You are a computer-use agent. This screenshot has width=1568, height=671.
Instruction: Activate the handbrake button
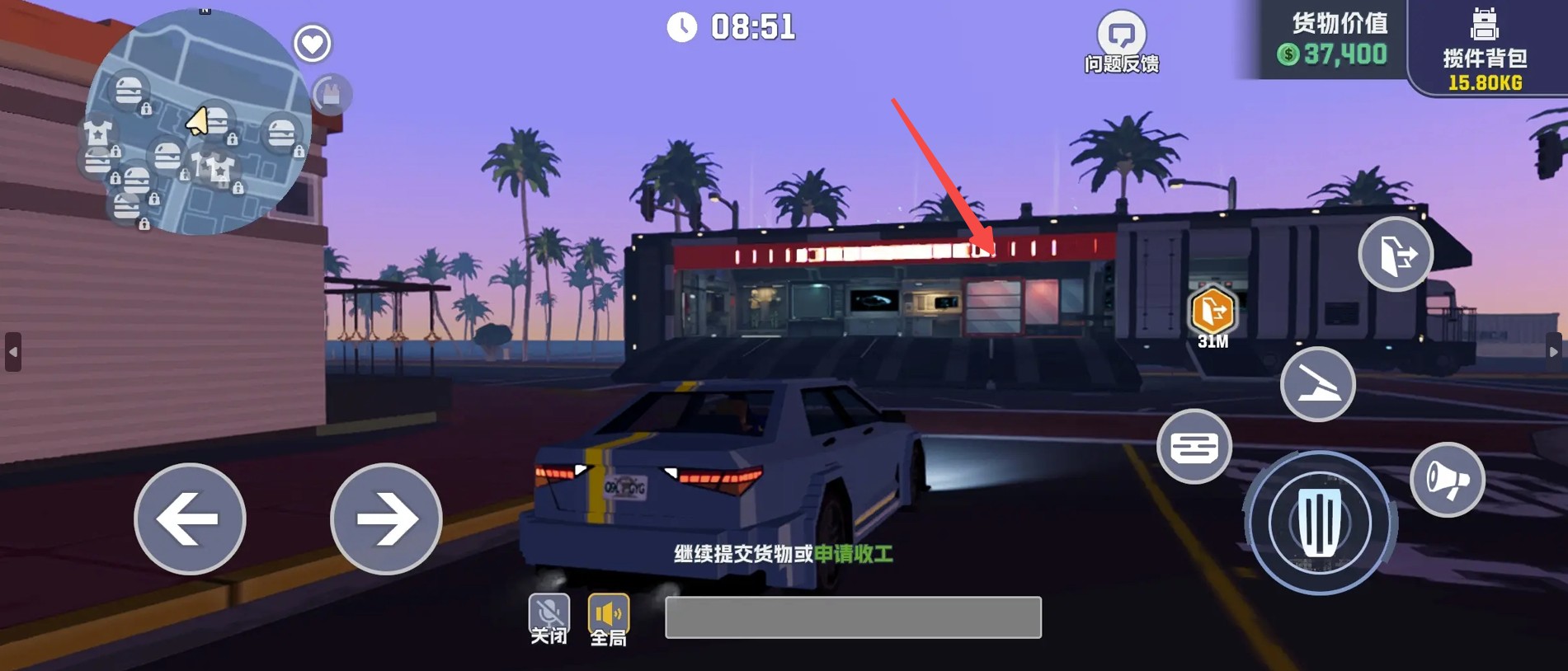pos(1317,384)
